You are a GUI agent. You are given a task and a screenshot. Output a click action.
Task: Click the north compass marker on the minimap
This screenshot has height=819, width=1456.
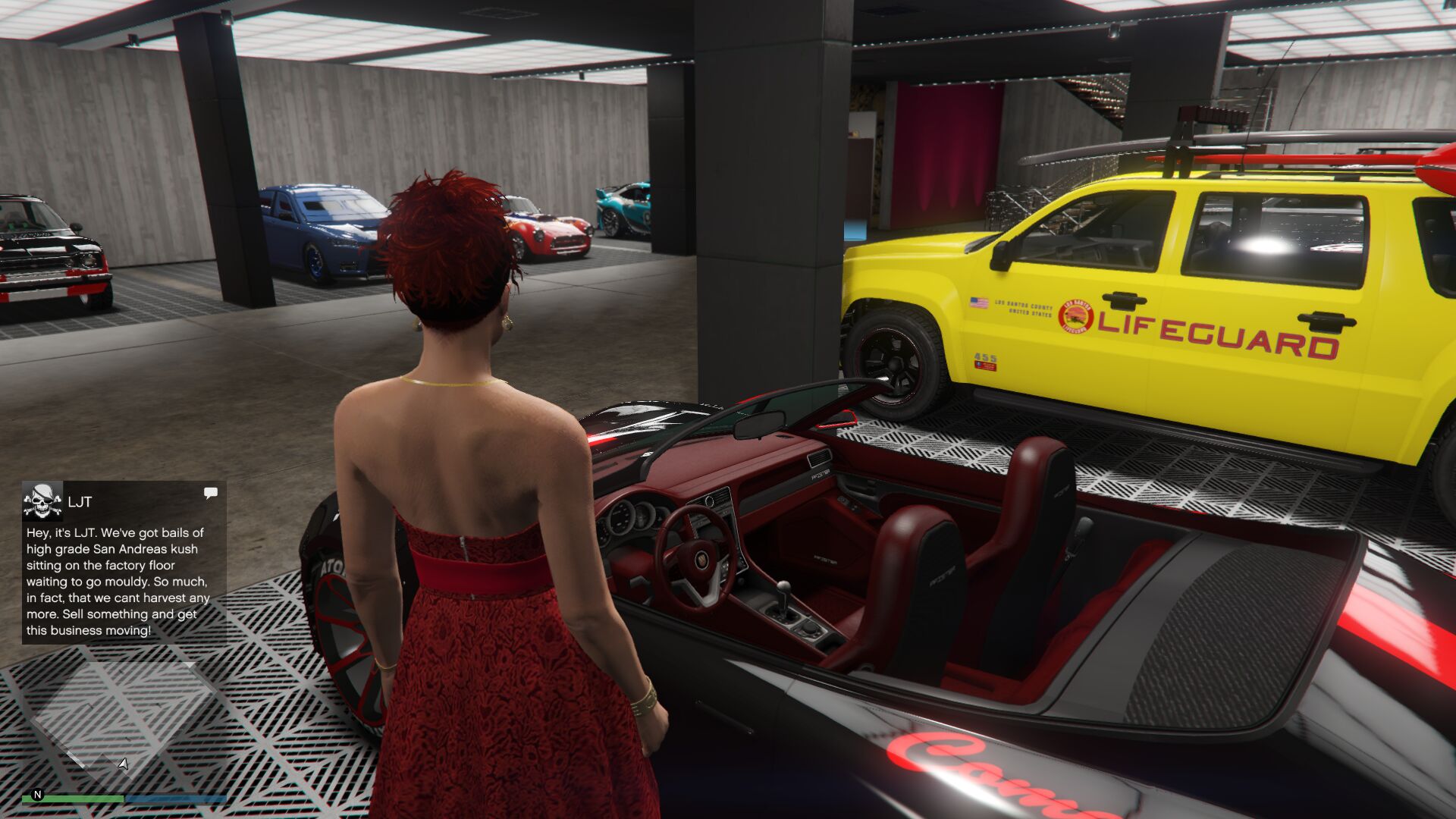click(x=37, y=795)
